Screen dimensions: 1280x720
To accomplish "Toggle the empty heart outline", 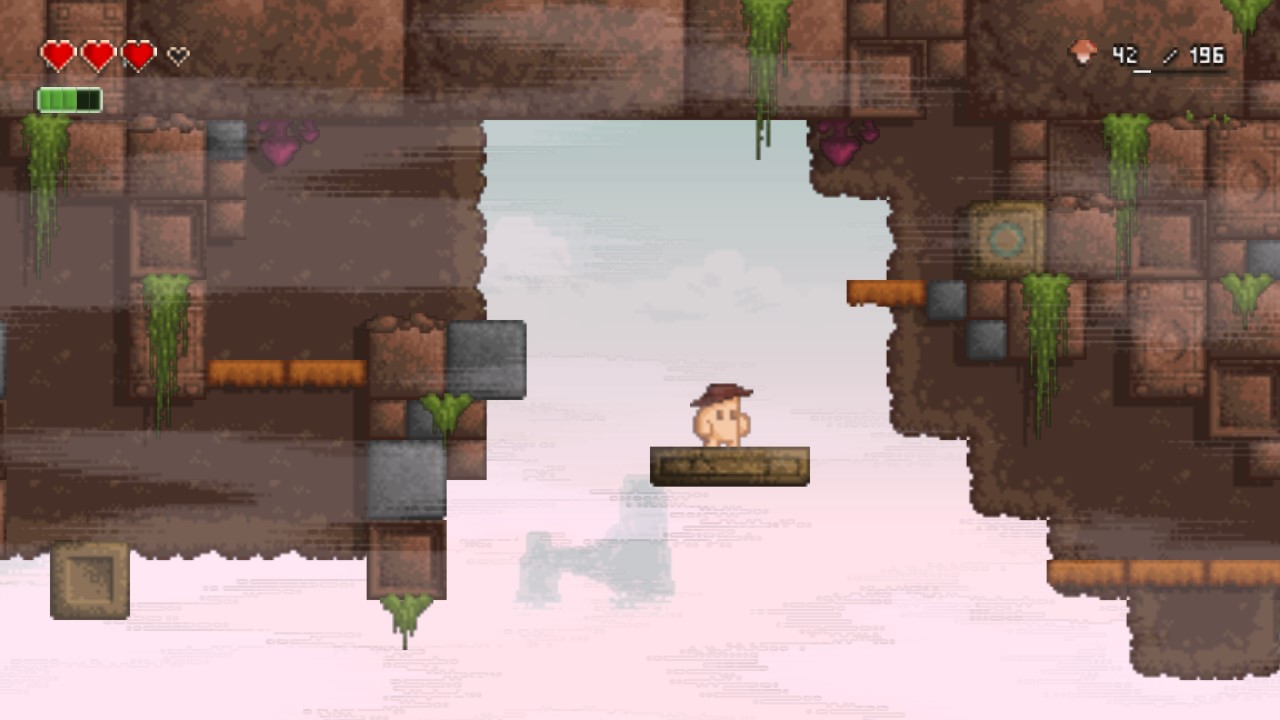I will coord(175,54).
